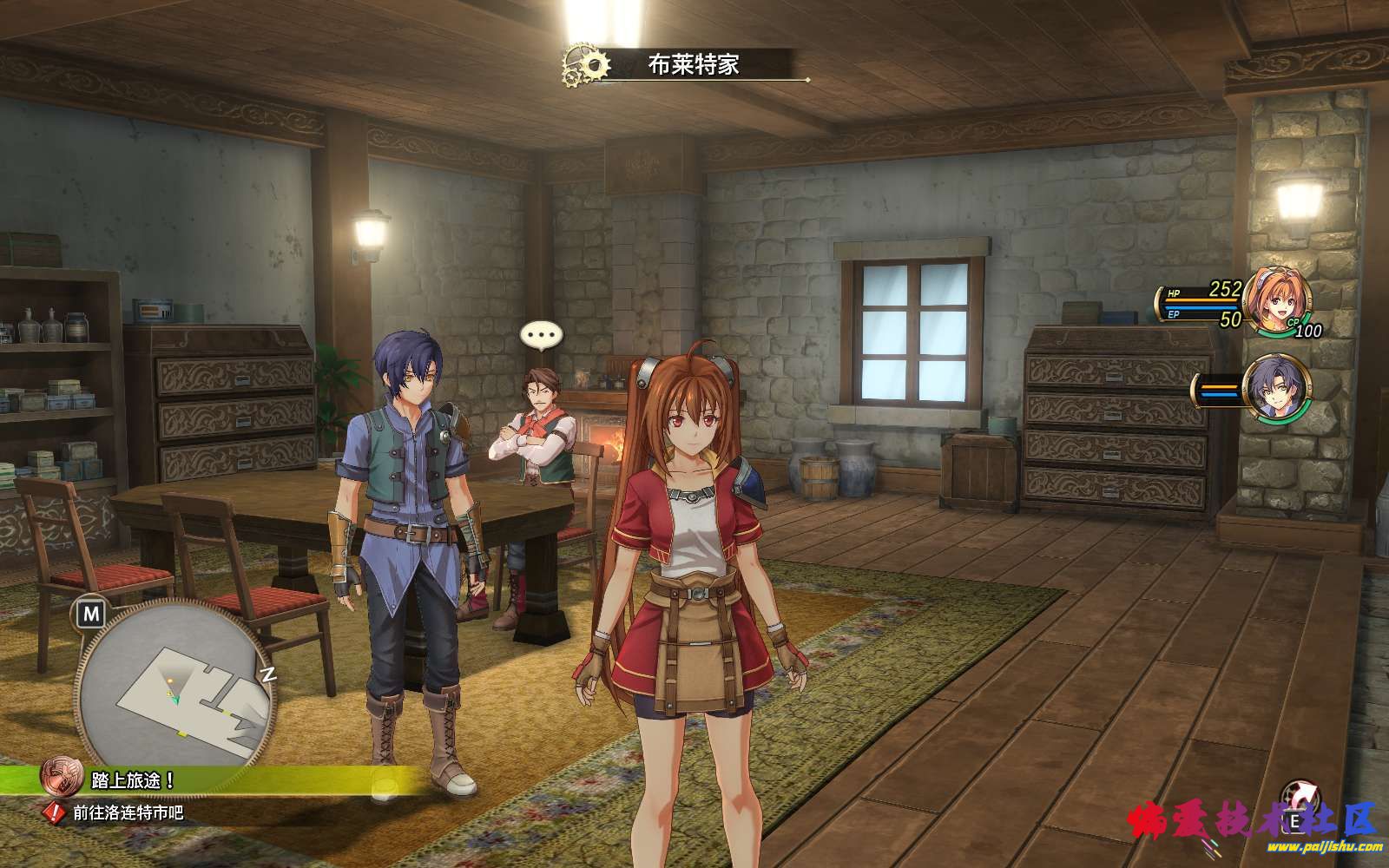Click the speech bubble above the seated man
Screen dimensions: 1389x868
tap(541, 335)
